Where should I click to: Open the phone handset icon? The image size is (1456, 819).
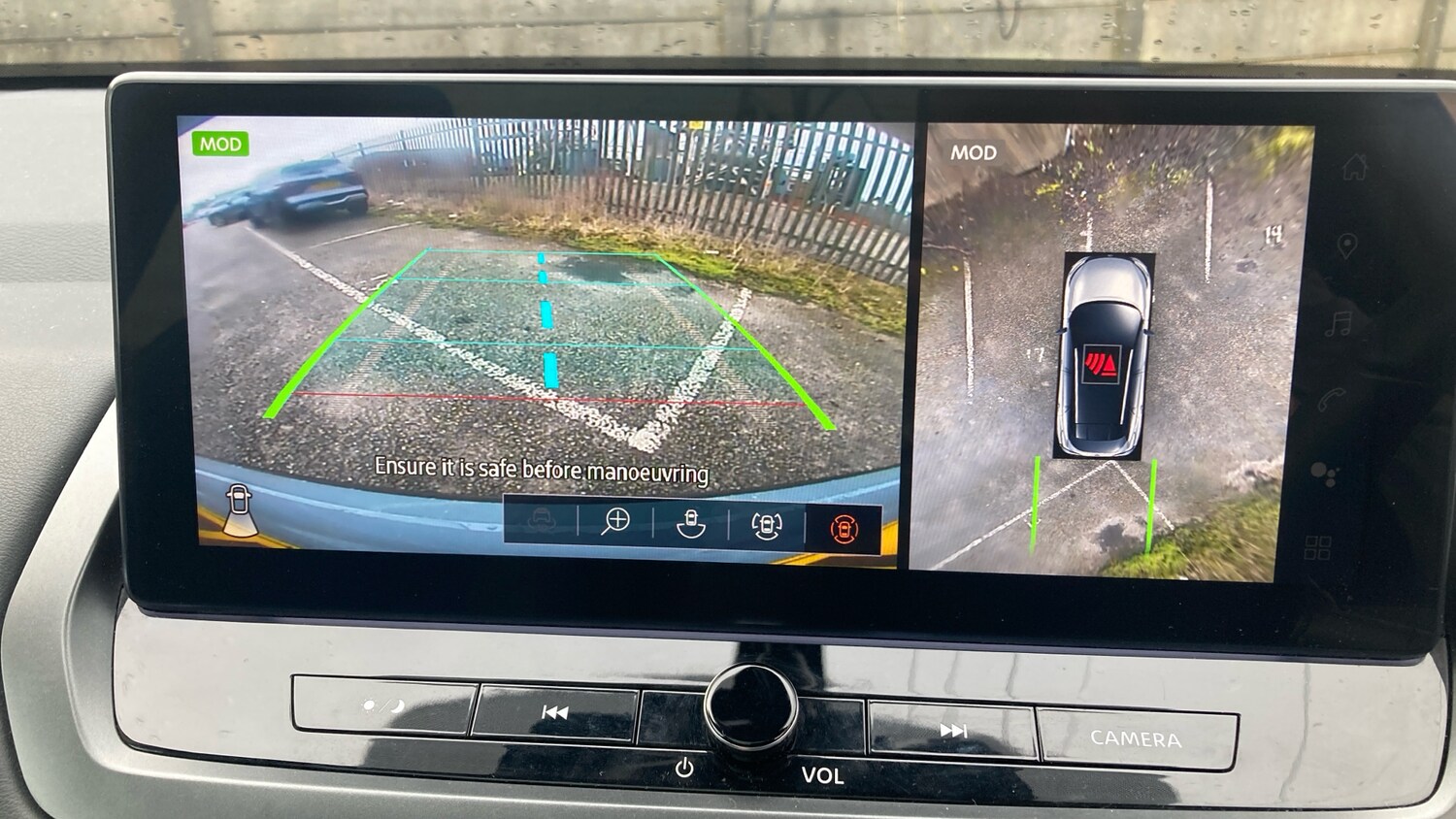pyautogui.click(x=1333, y=399)
